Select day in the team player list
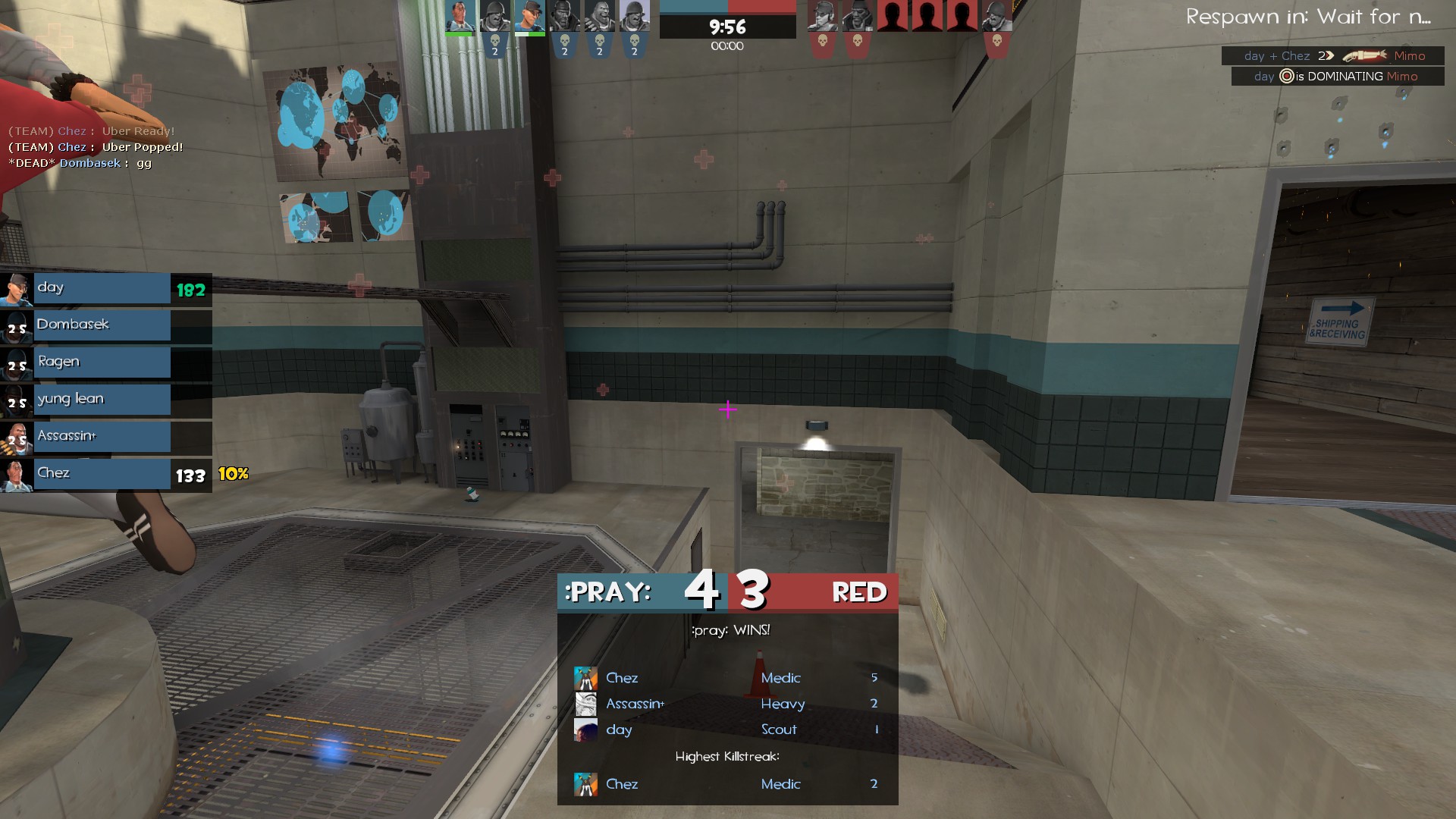 102,288
